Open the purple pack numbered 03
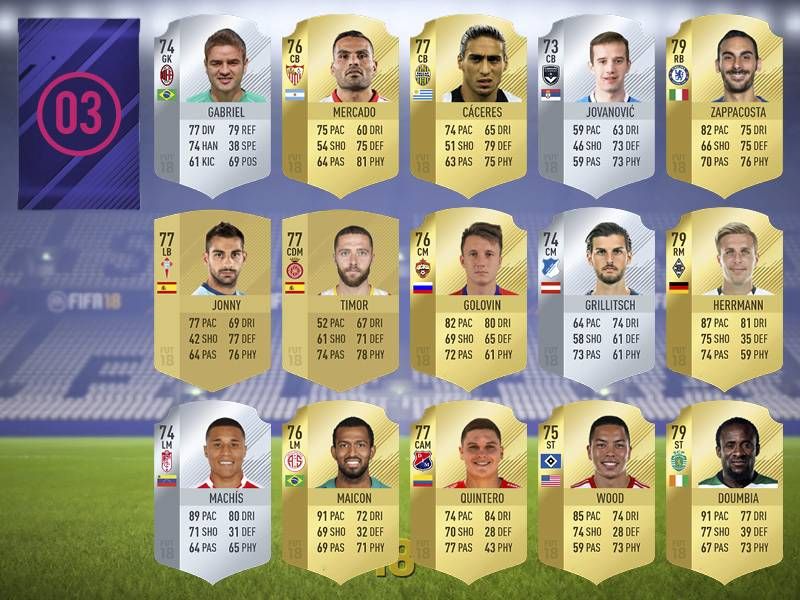Viewport: 800px width, 600px height. pos(79,112)
